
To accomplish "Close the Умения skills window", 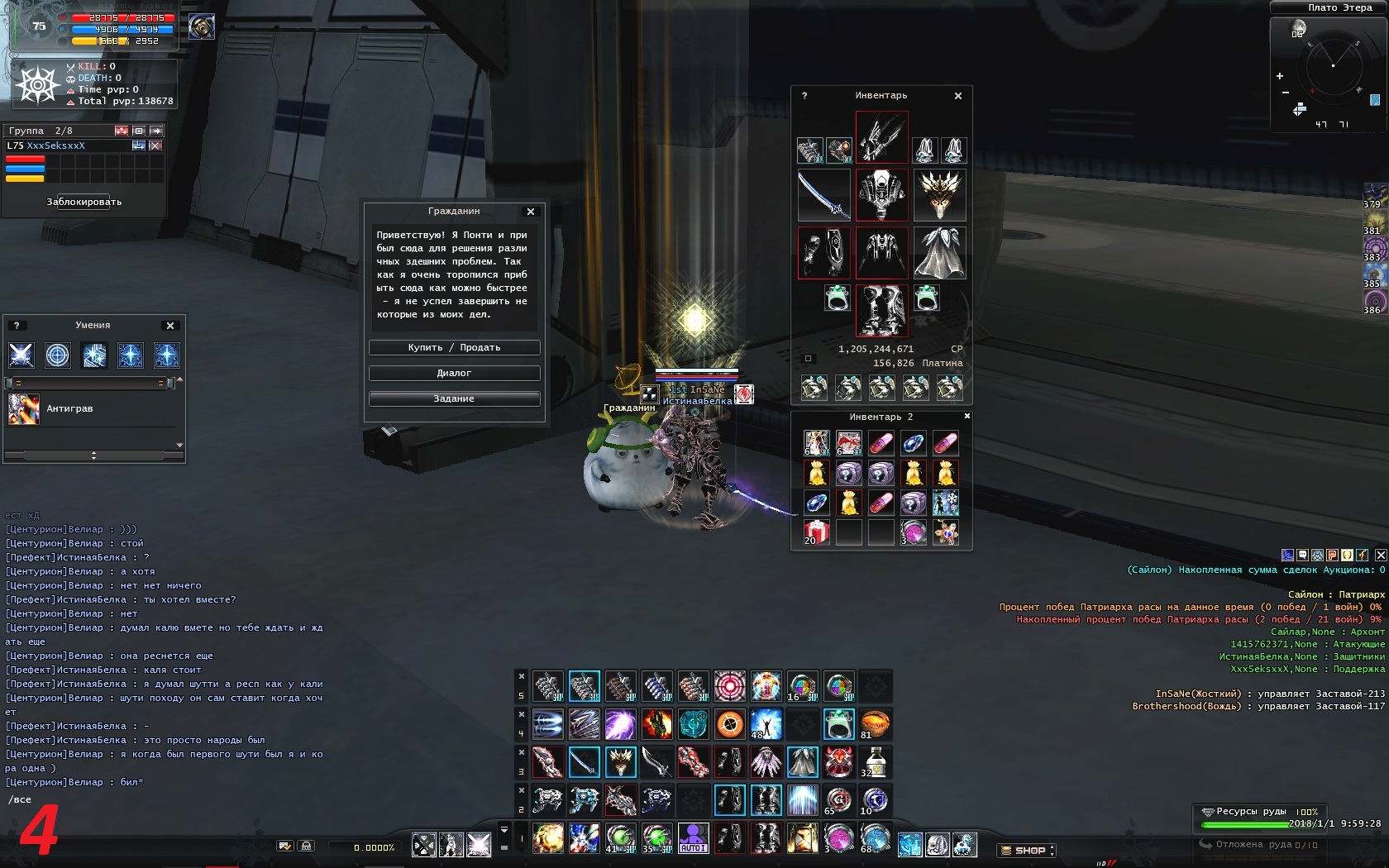I will point(170,326).
